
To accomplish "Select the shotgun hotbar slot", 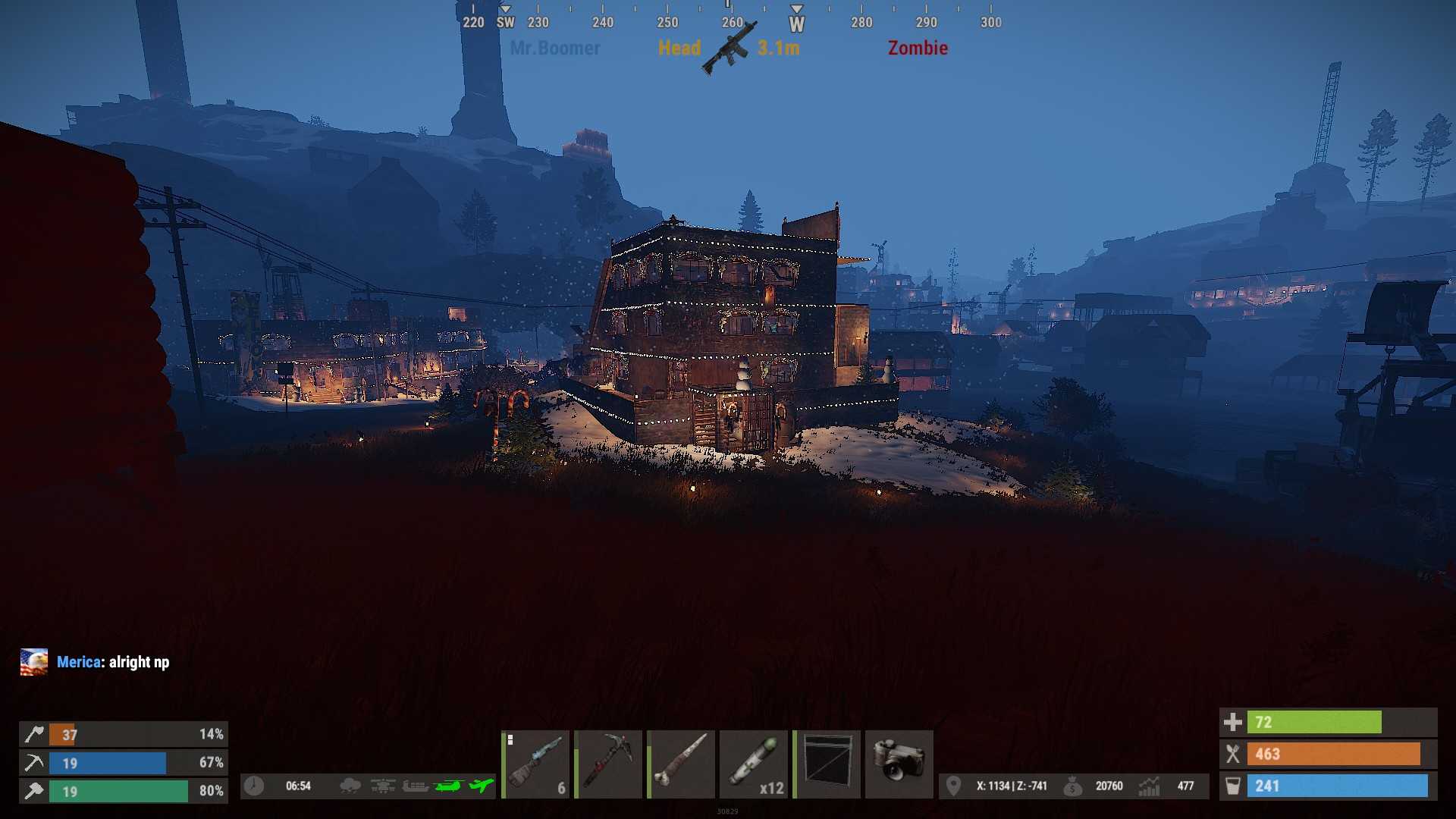I will pyautogui.click(x=535, y=764).
